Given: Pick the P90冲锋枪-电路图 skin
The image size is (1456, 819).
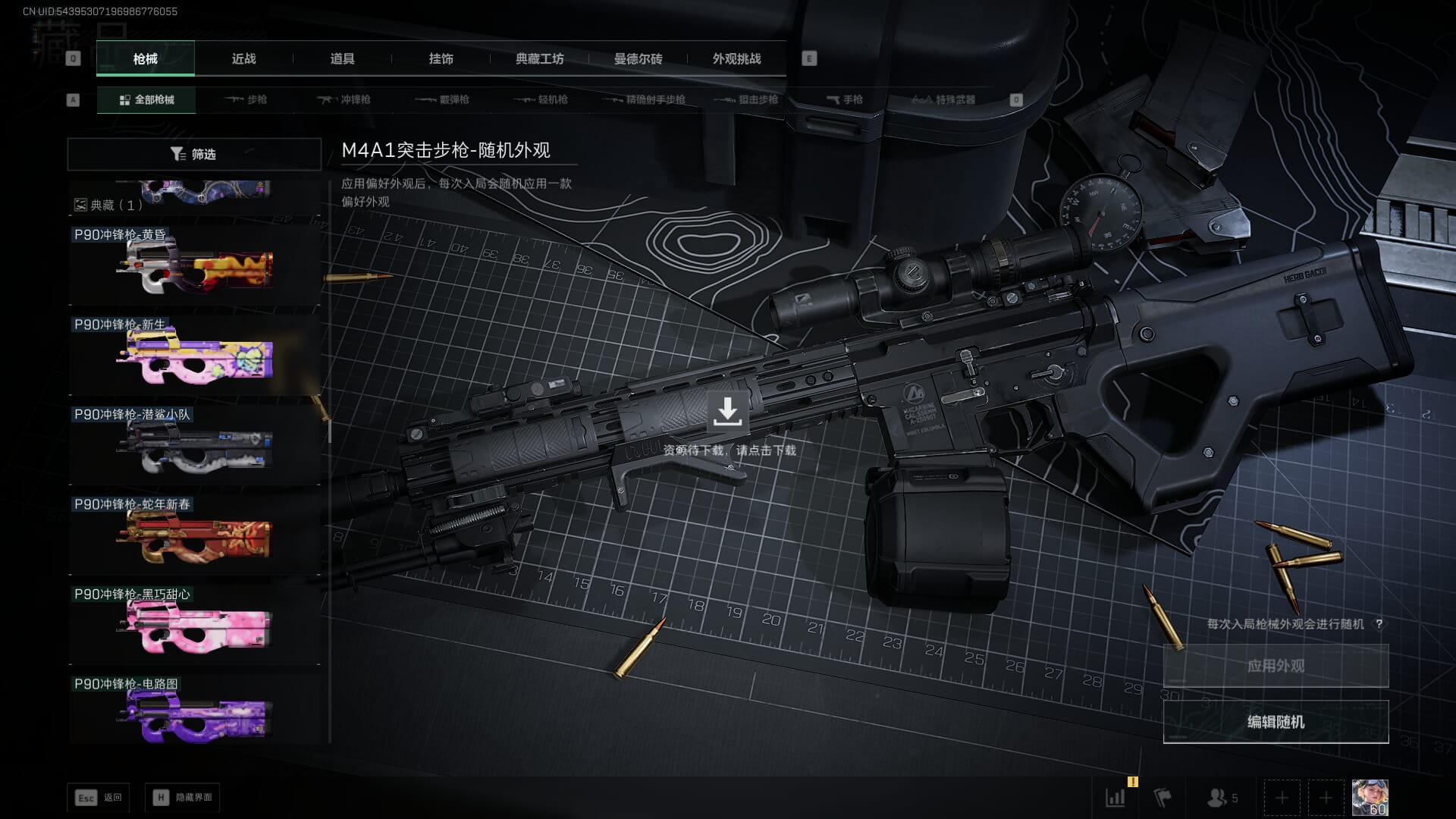Looking at the screenshot, I should tap(194, 713).
